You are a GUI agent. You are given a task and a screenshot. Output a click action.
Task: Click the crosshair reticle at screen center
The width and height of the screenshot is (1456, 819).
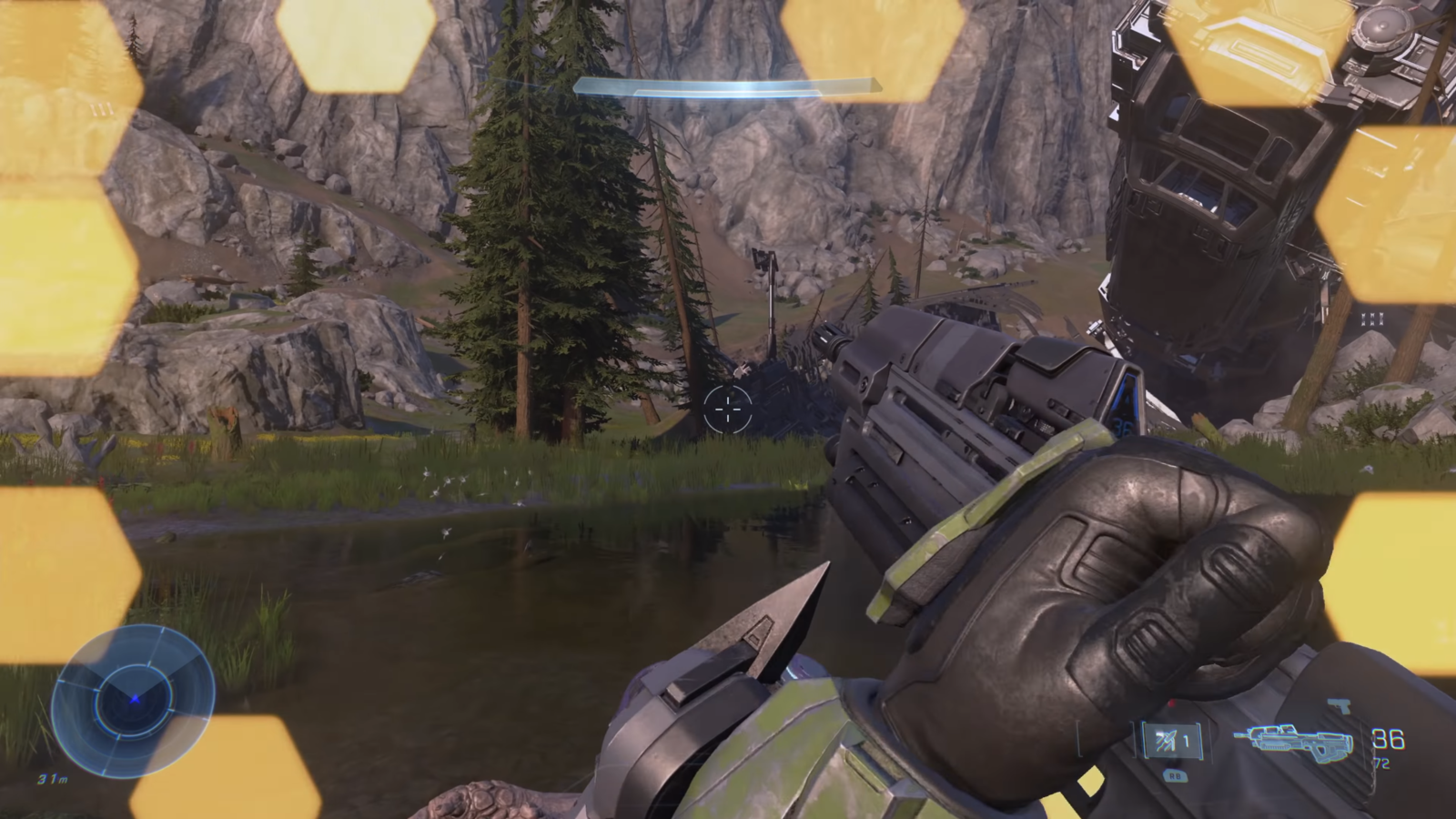(x=727, y=411)
